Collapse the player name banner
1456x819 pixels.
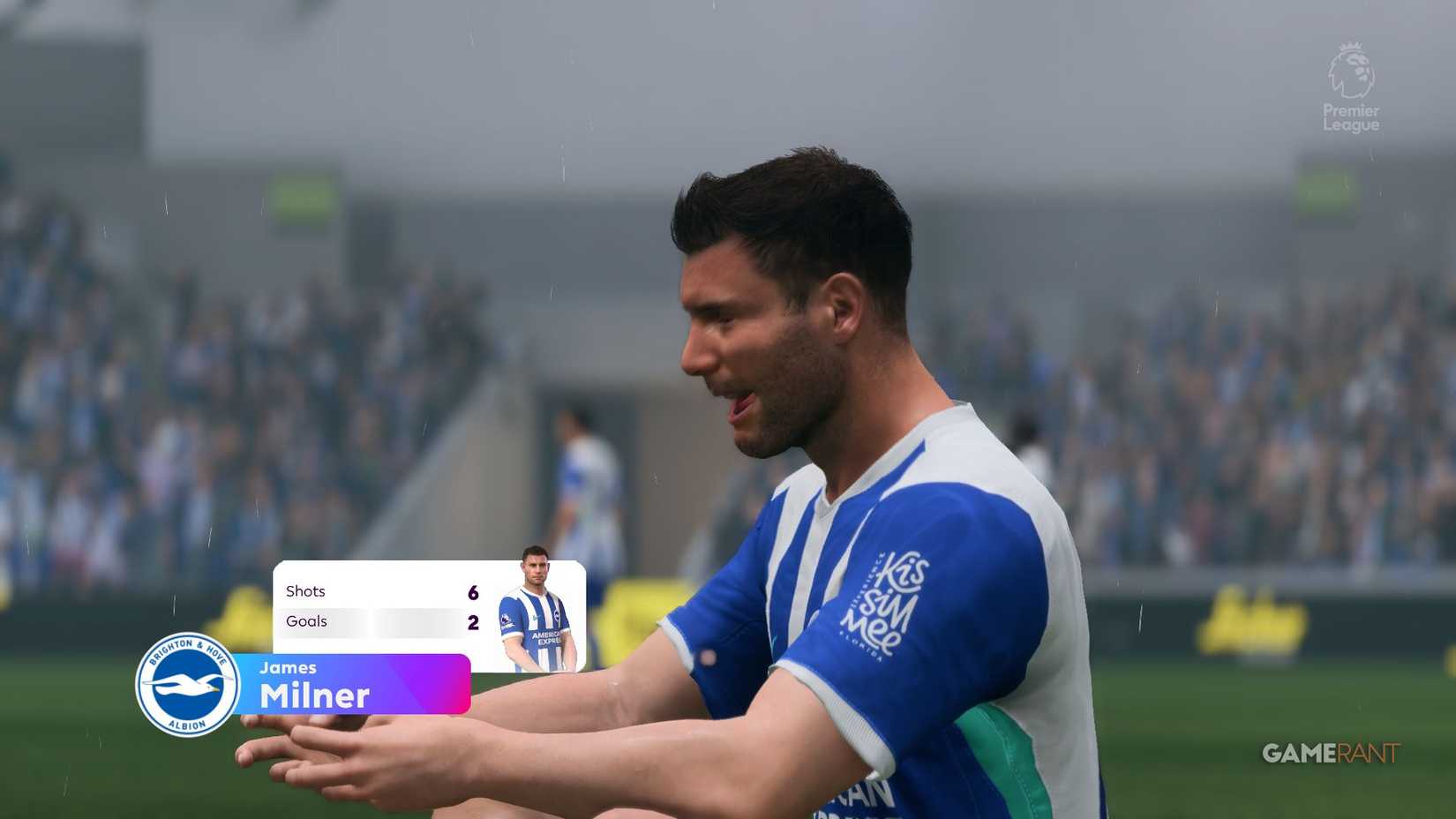[x=353, y=684]
